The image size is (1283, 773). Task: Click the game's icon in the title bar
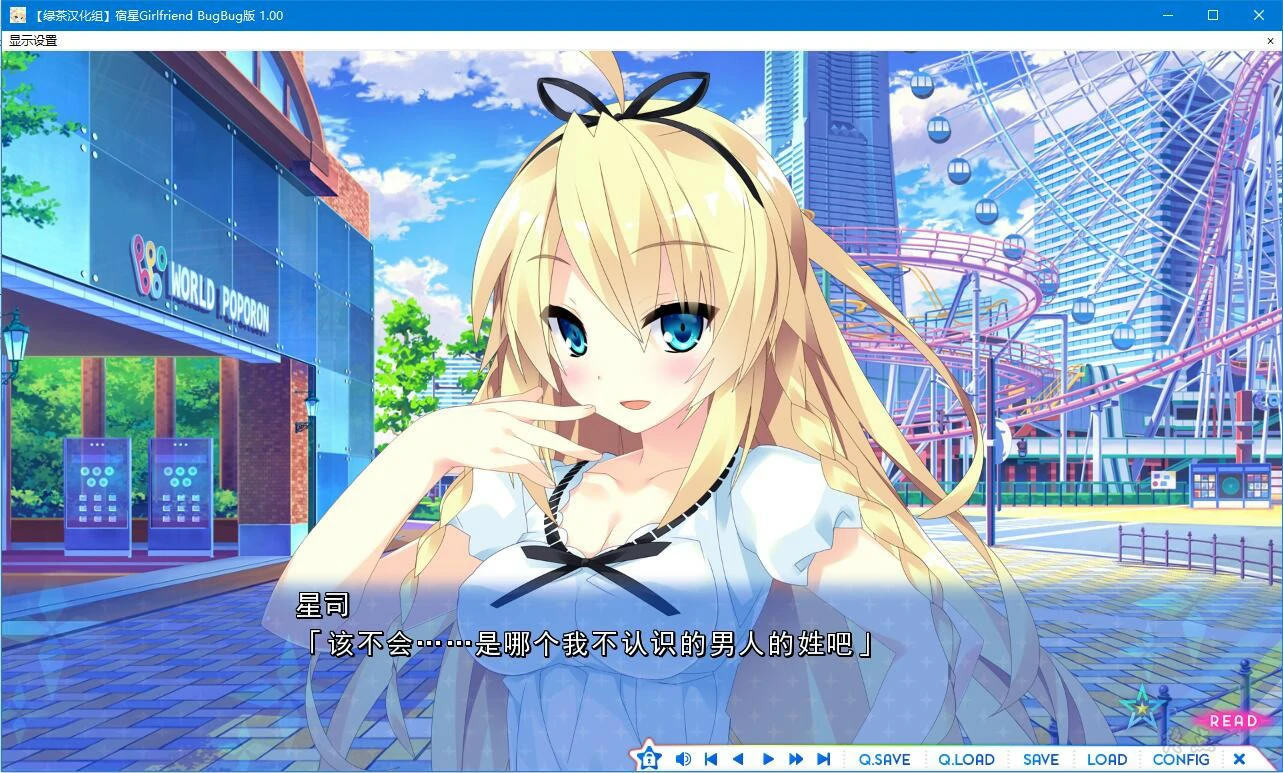tap(20, 15)
